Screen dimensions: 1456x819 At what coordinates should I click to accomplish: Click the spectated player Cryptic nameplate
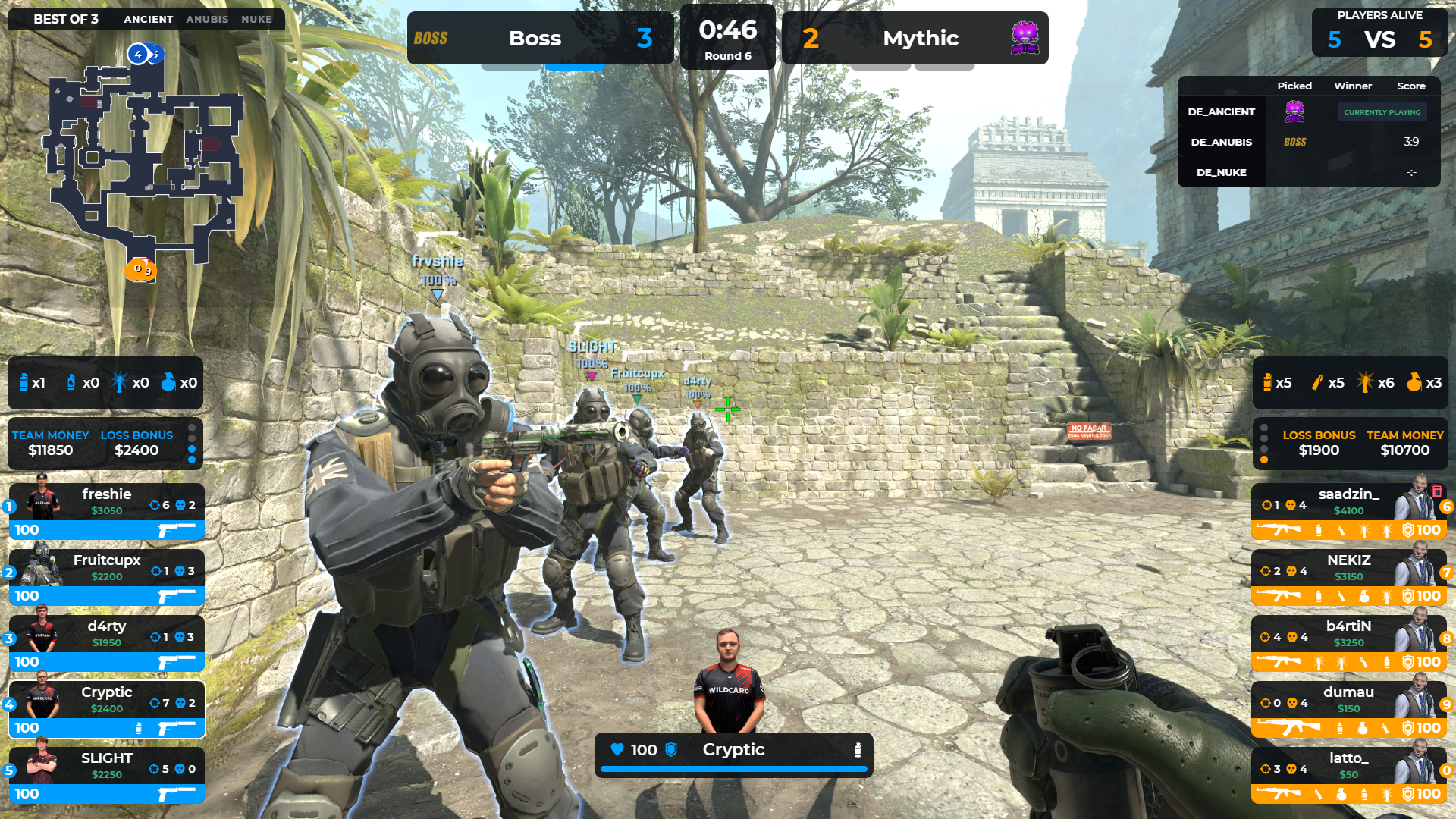coord(733,751)
